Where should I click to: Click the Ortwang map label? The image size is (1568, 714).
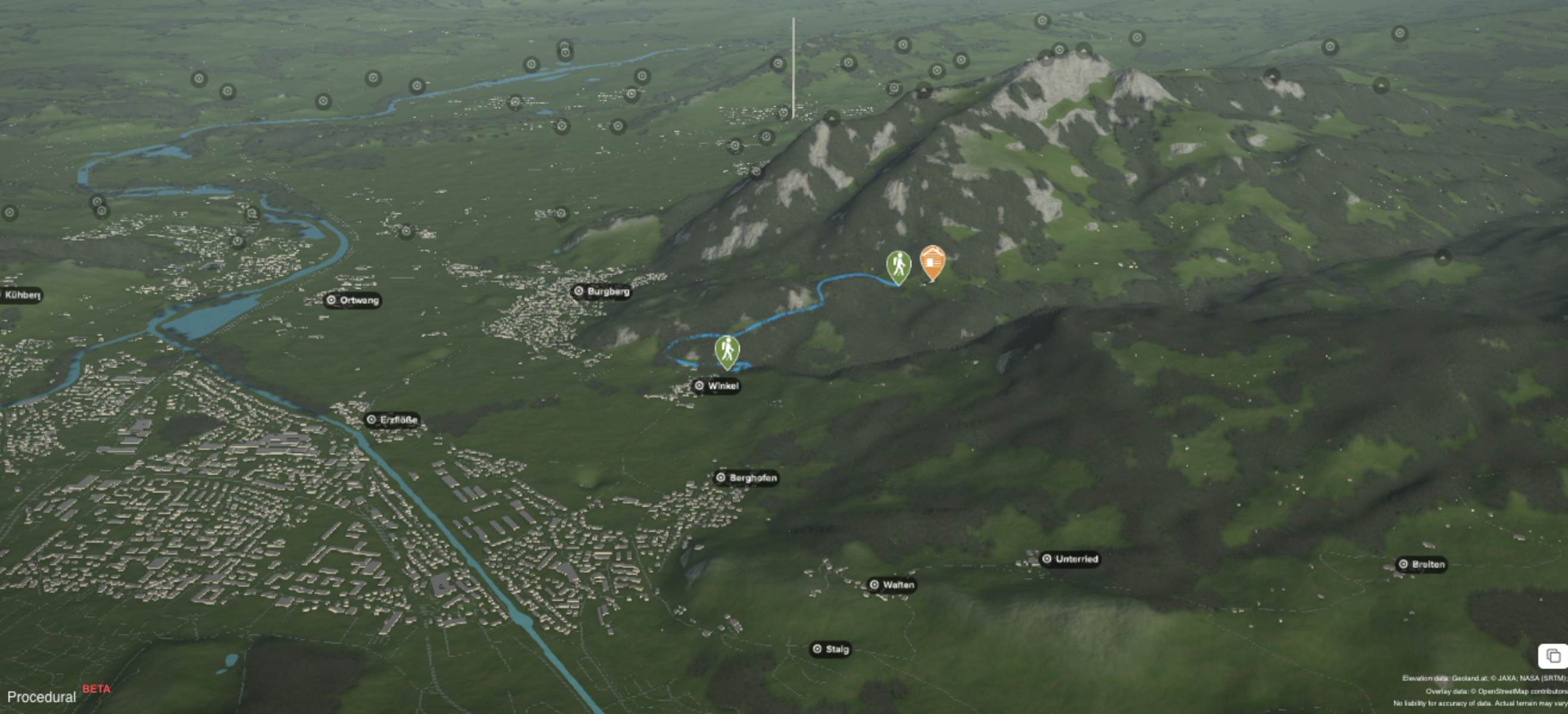click(x=352, y=300)
